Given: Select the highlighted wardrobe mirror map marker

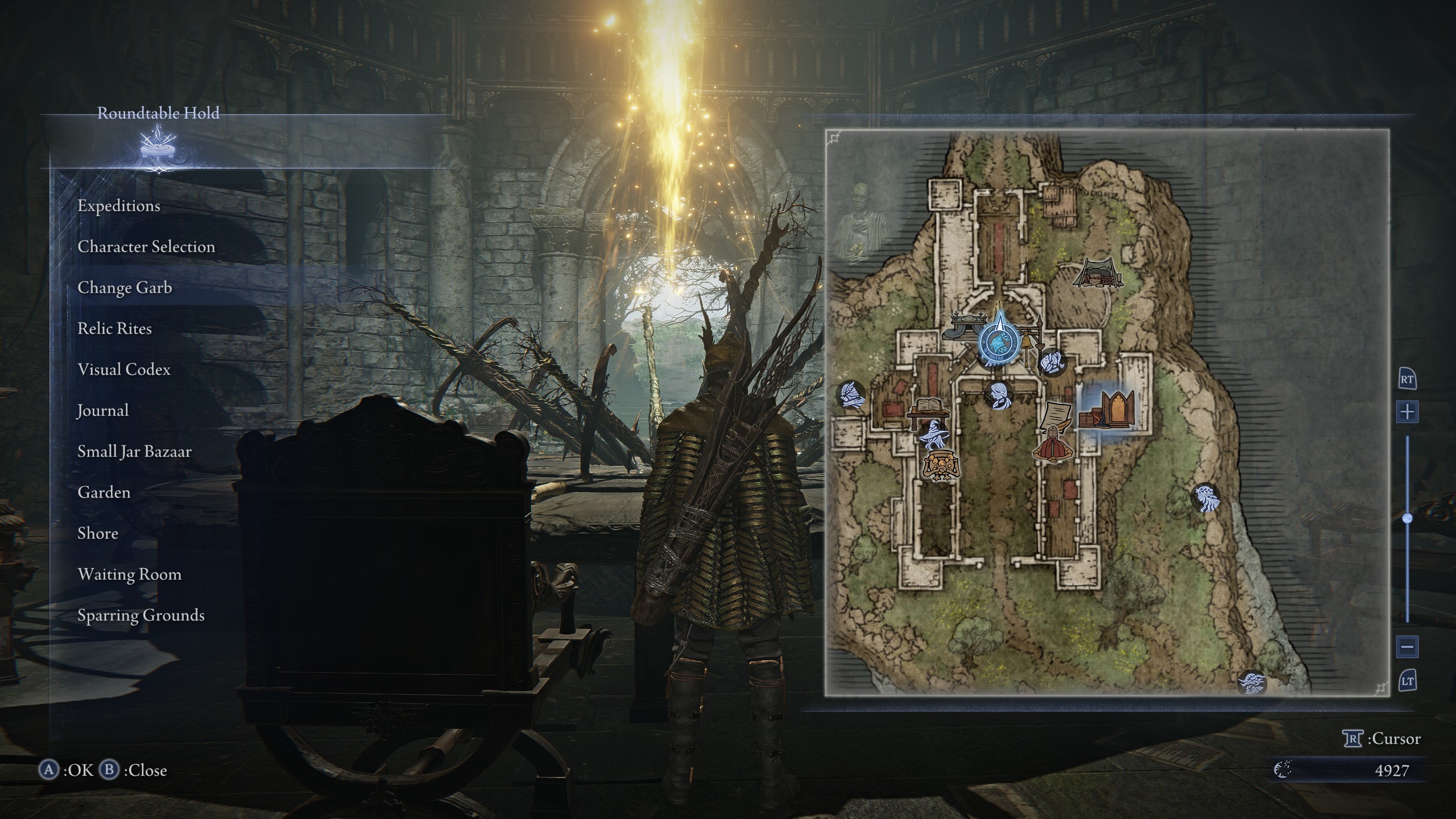Looking at the screenshot, I should 1107,409.
